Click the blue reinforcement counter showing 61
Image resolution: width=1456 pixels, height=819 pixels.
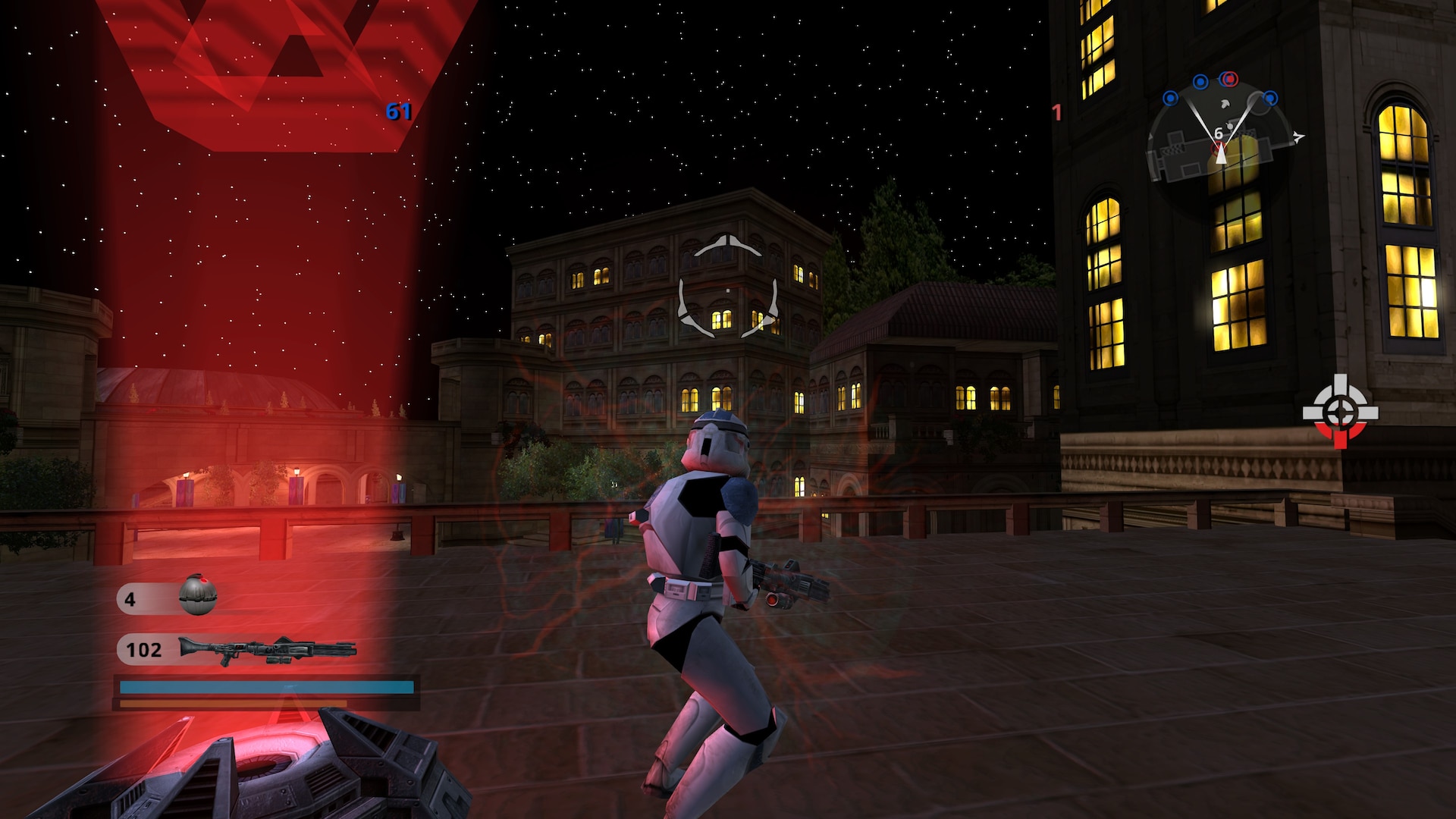(397, 112)
